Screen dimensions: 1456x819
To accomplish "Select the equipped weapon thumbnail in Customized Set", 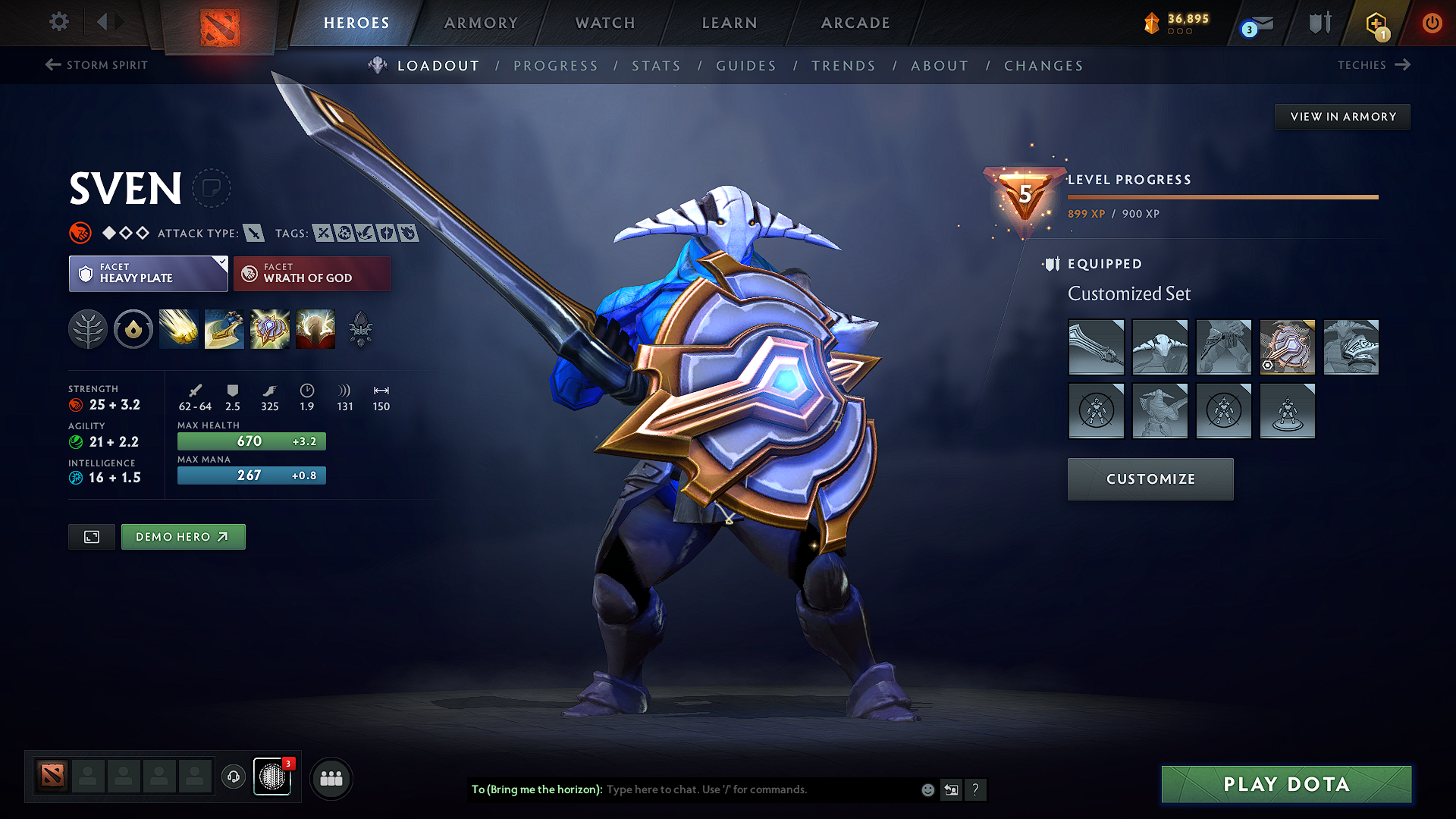I will (1096, 347).
